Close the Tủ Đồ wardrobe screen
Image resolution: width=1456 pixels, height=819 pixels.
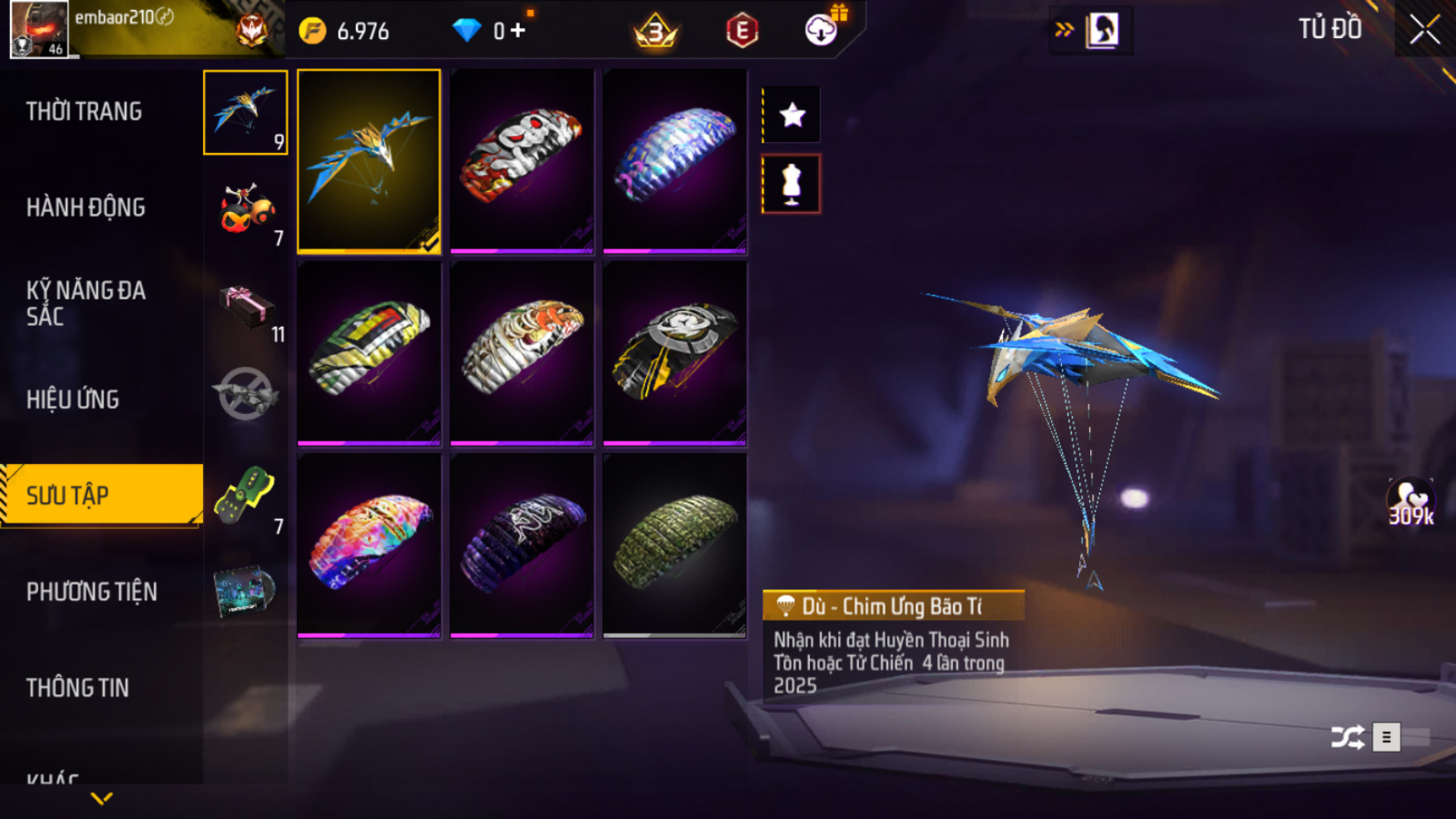click(x=1424, y=30)
